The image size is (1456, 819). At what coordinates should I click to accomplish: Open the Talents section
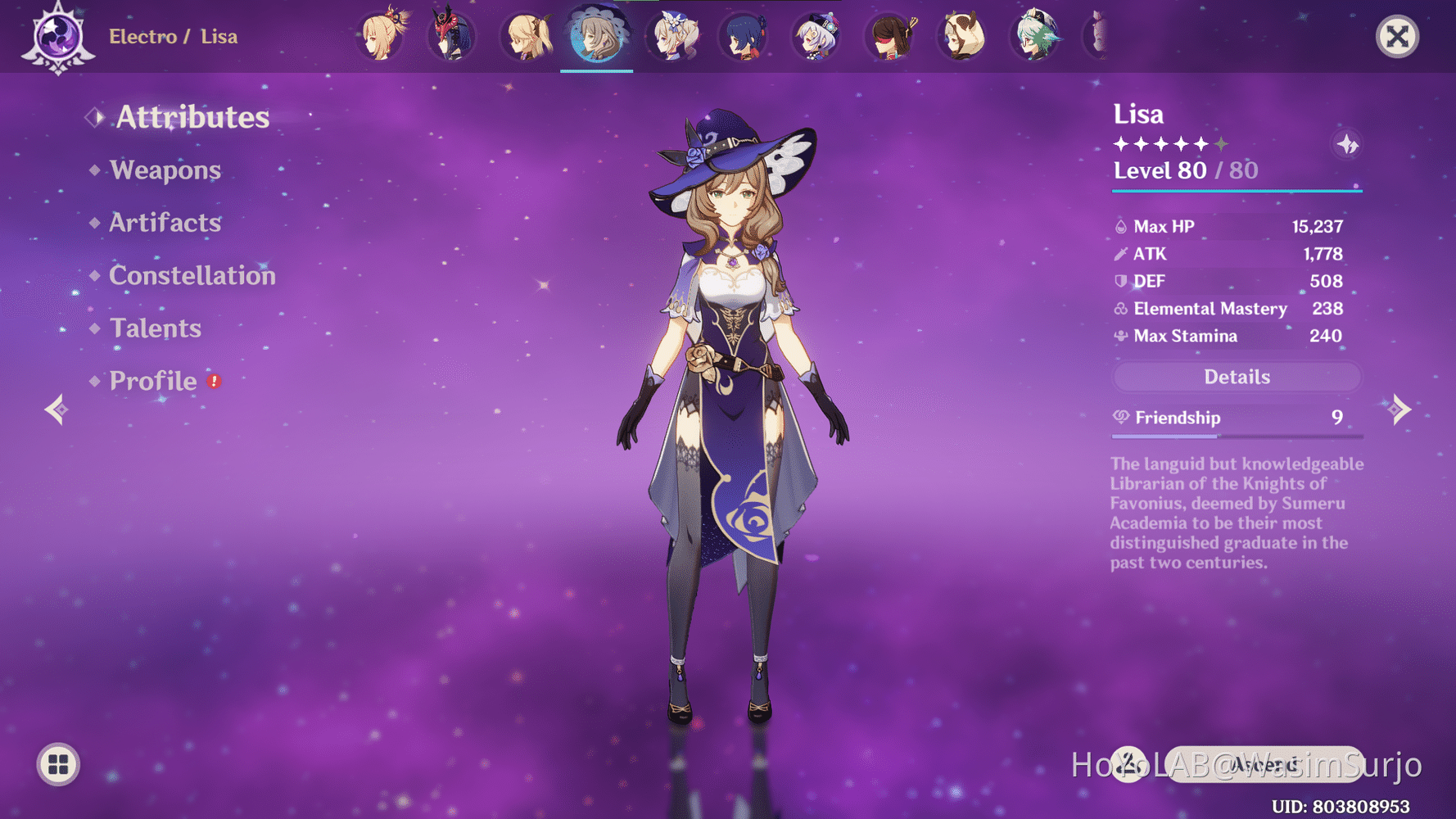click(x=155, y=328)
